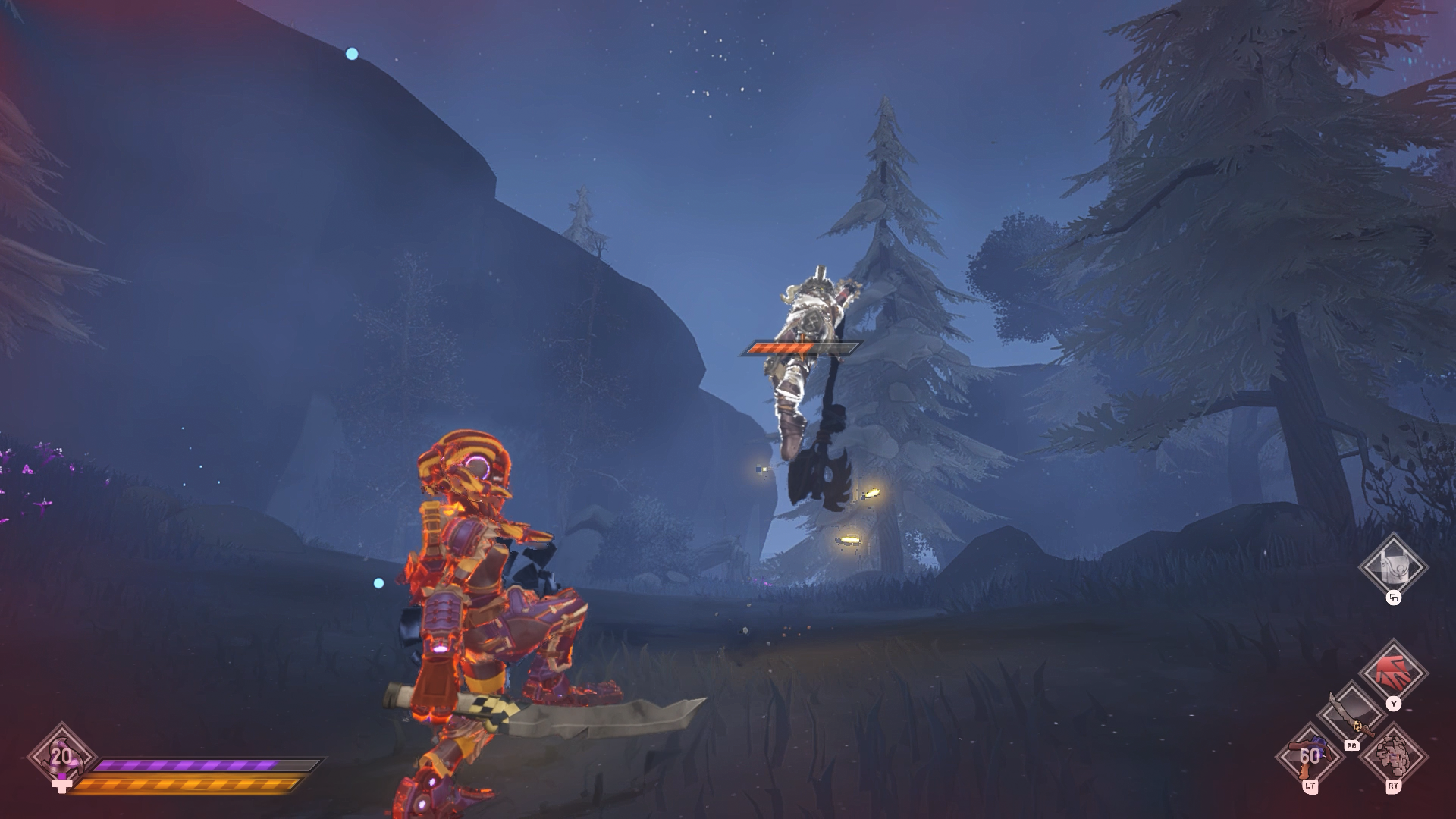
Task: Toggle the RB button prompt bubble
Action: [1352, 745]
